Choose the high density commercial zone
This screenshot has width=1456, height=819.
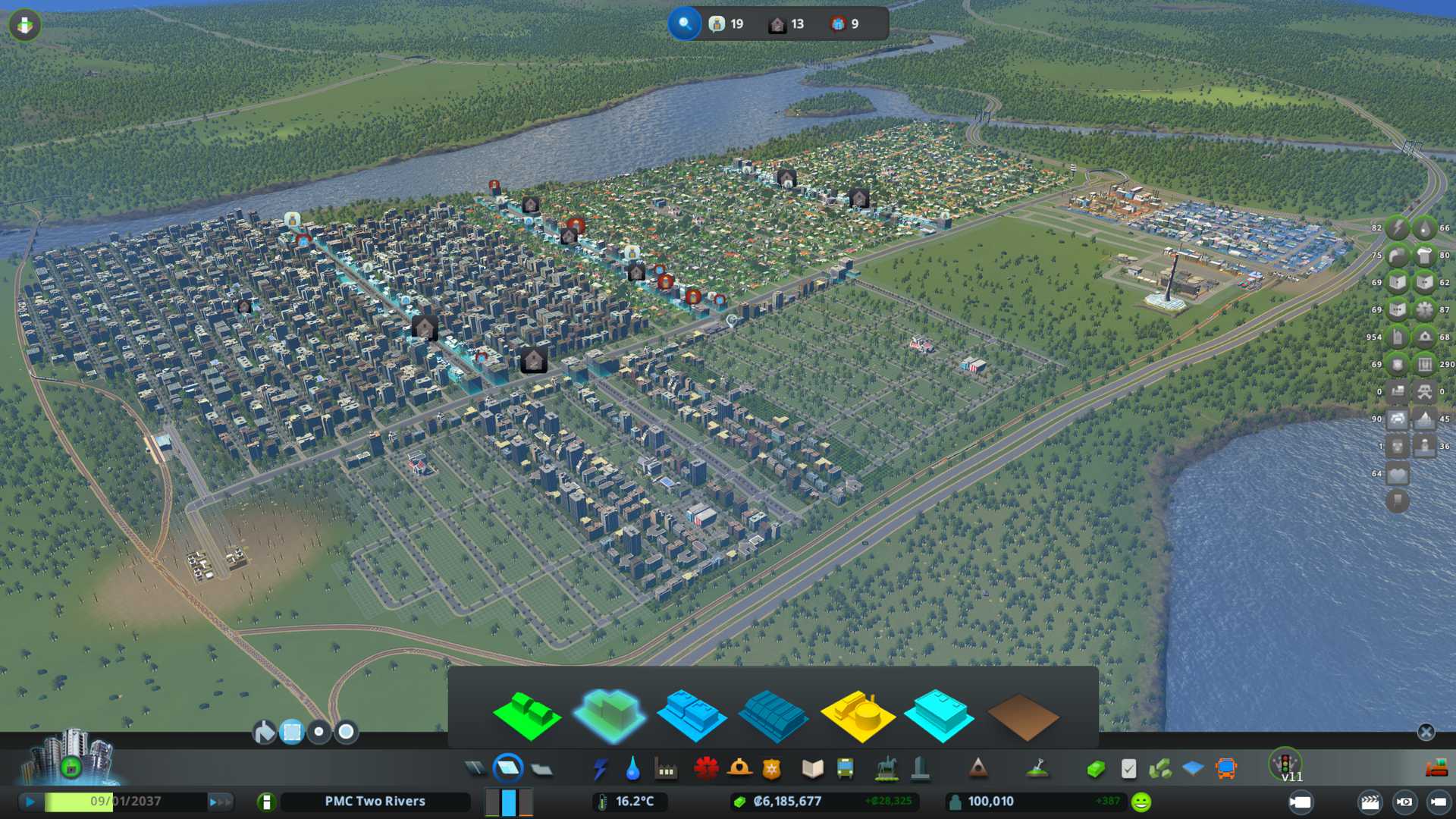(x=772, y=715)
